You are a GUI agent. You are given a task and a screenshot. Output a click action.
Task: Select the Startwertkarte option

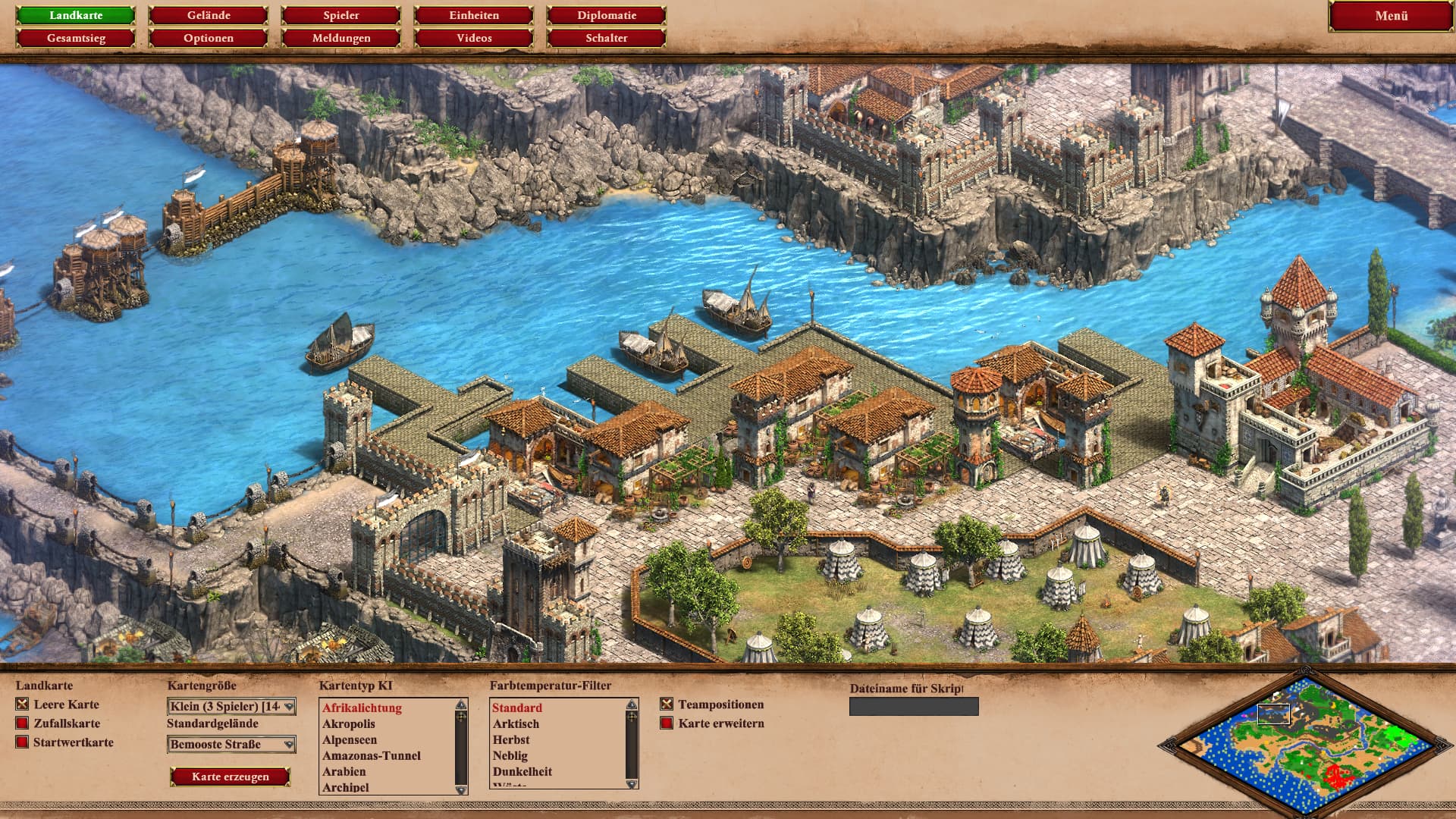(x=23, y=742)
